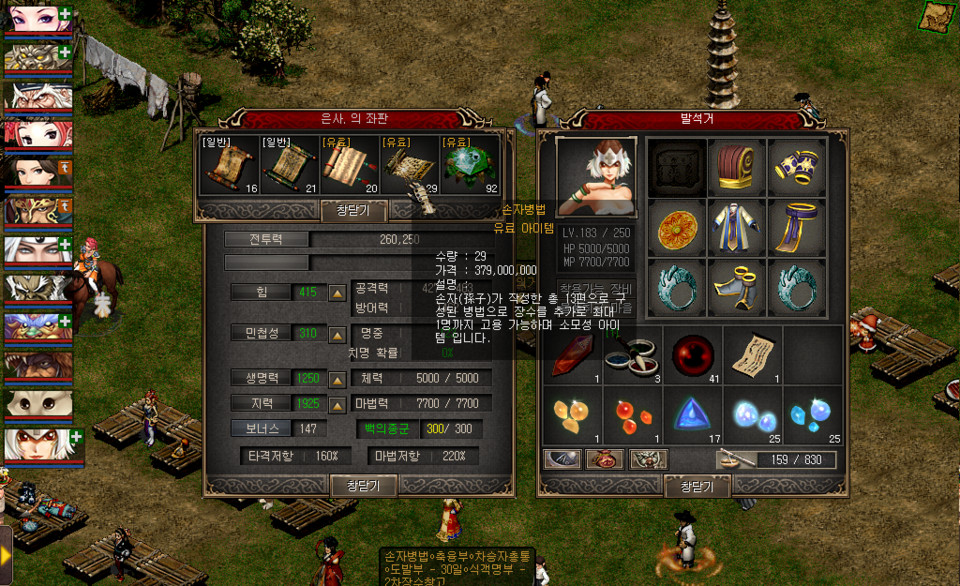
Task: Click the equipped golden round shield
Action: point(676,227)
